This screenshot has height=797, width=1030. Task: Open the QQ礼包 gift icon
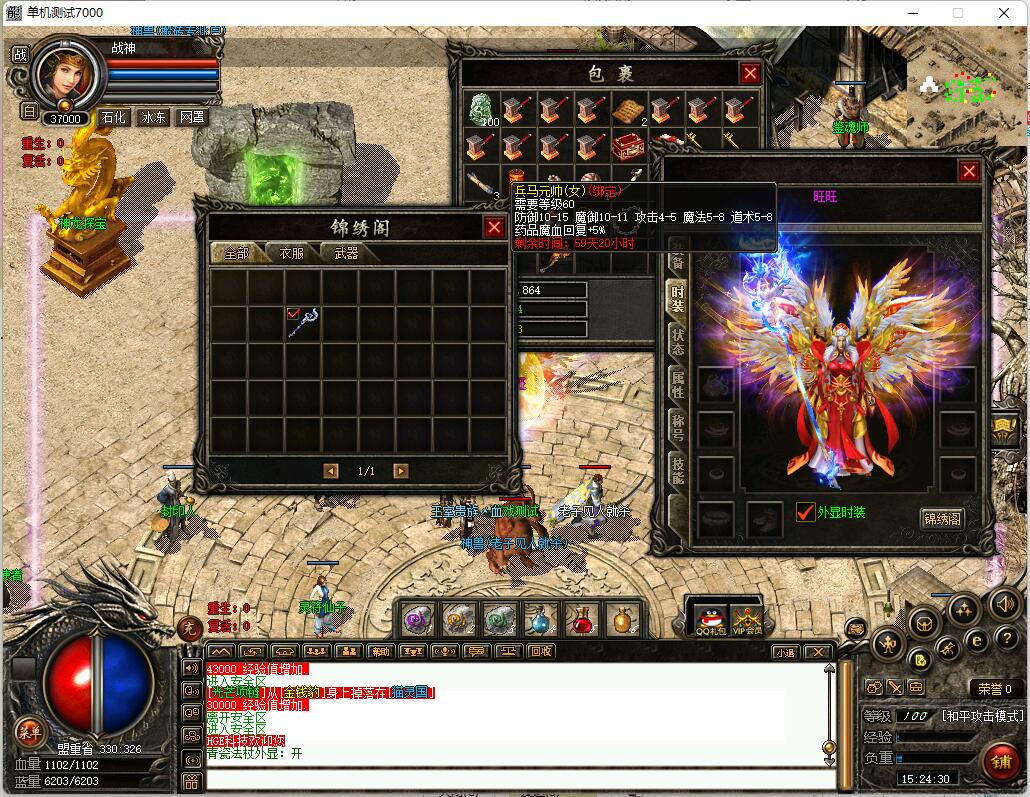[708, 619]
